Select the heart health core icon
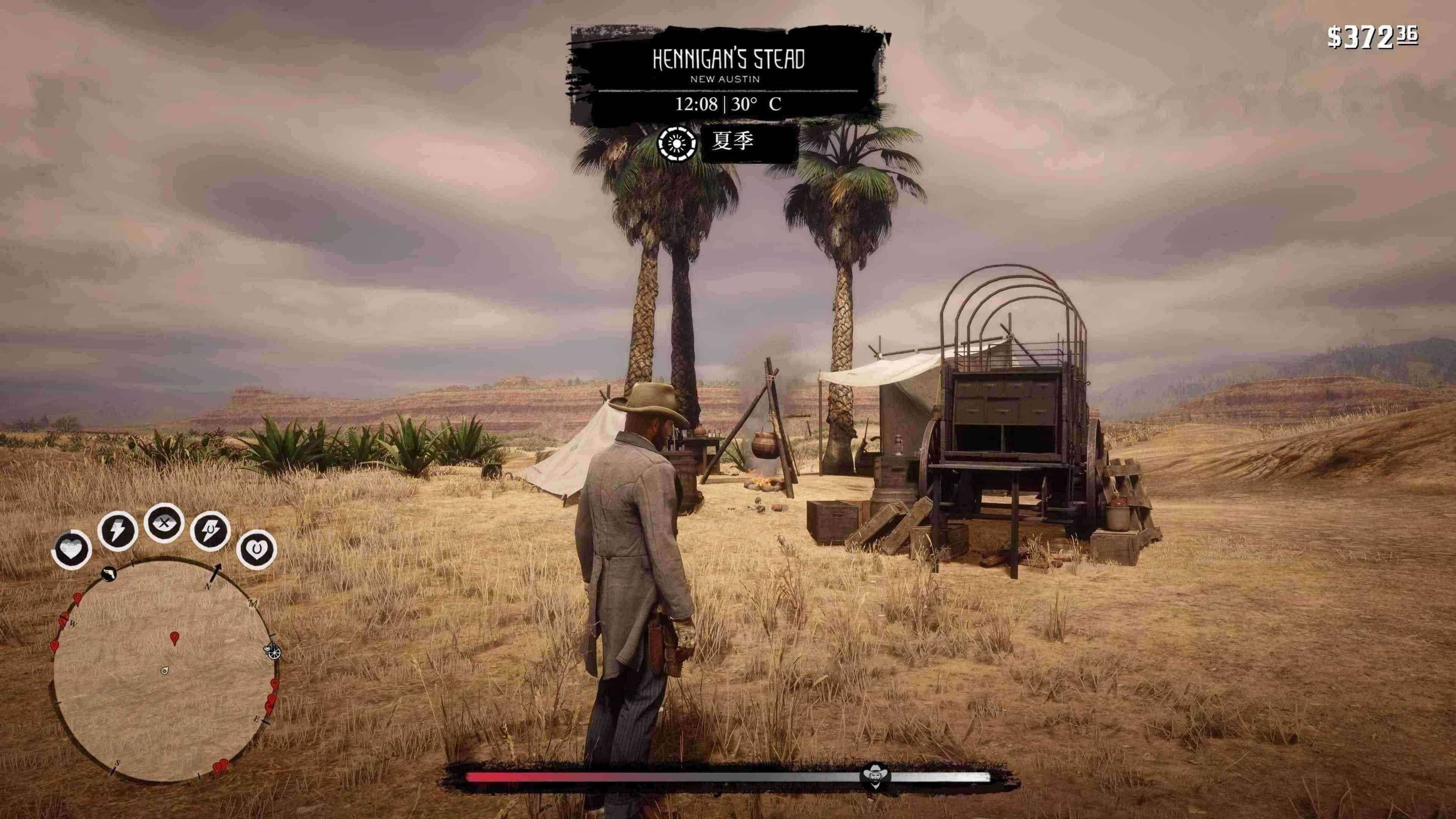Viewport: 1456px width, 819px height. [x=72, y=549]
